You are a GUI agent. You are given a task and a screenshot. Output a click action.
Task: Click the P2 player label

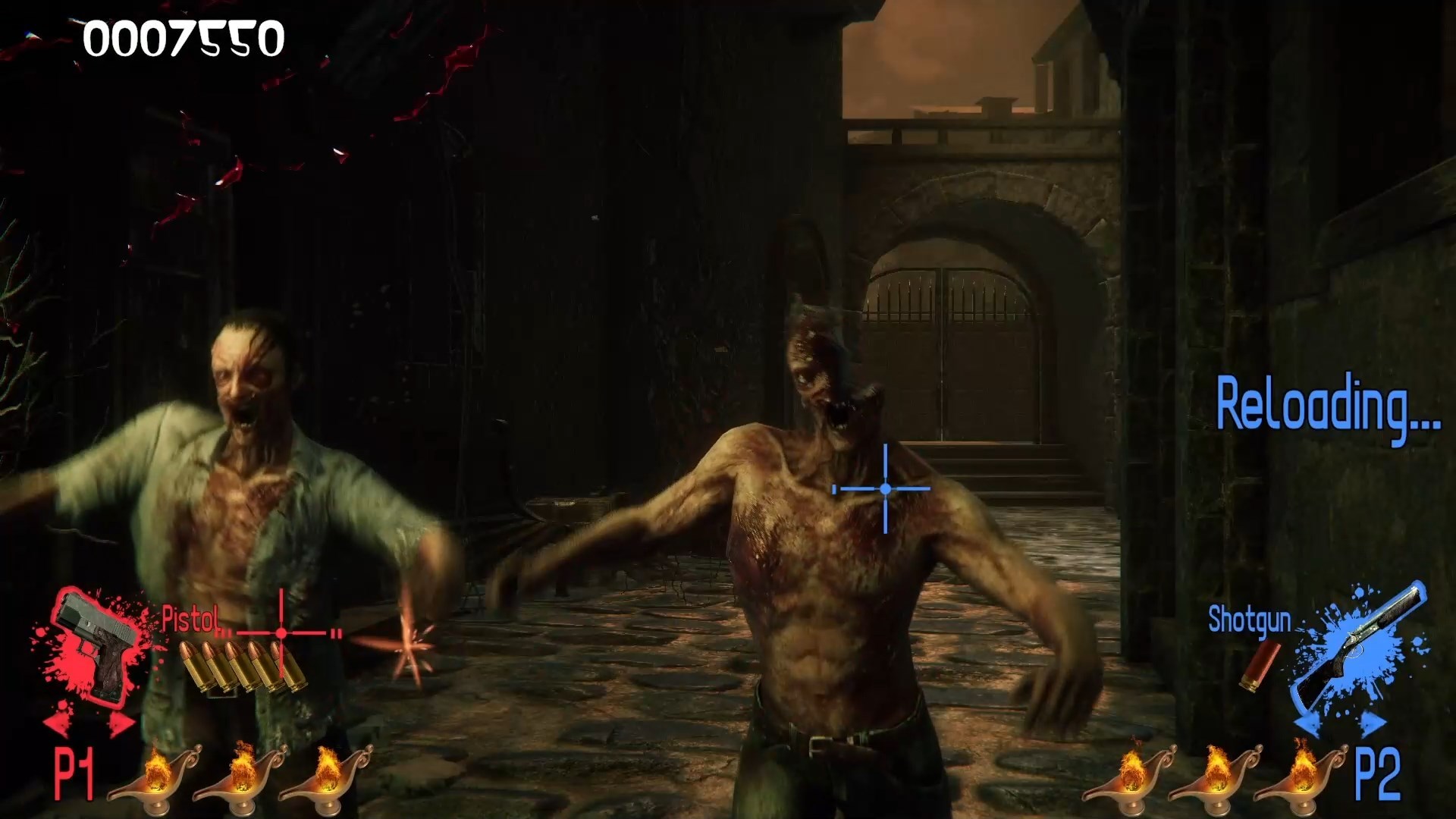(x=1378, y=772)
